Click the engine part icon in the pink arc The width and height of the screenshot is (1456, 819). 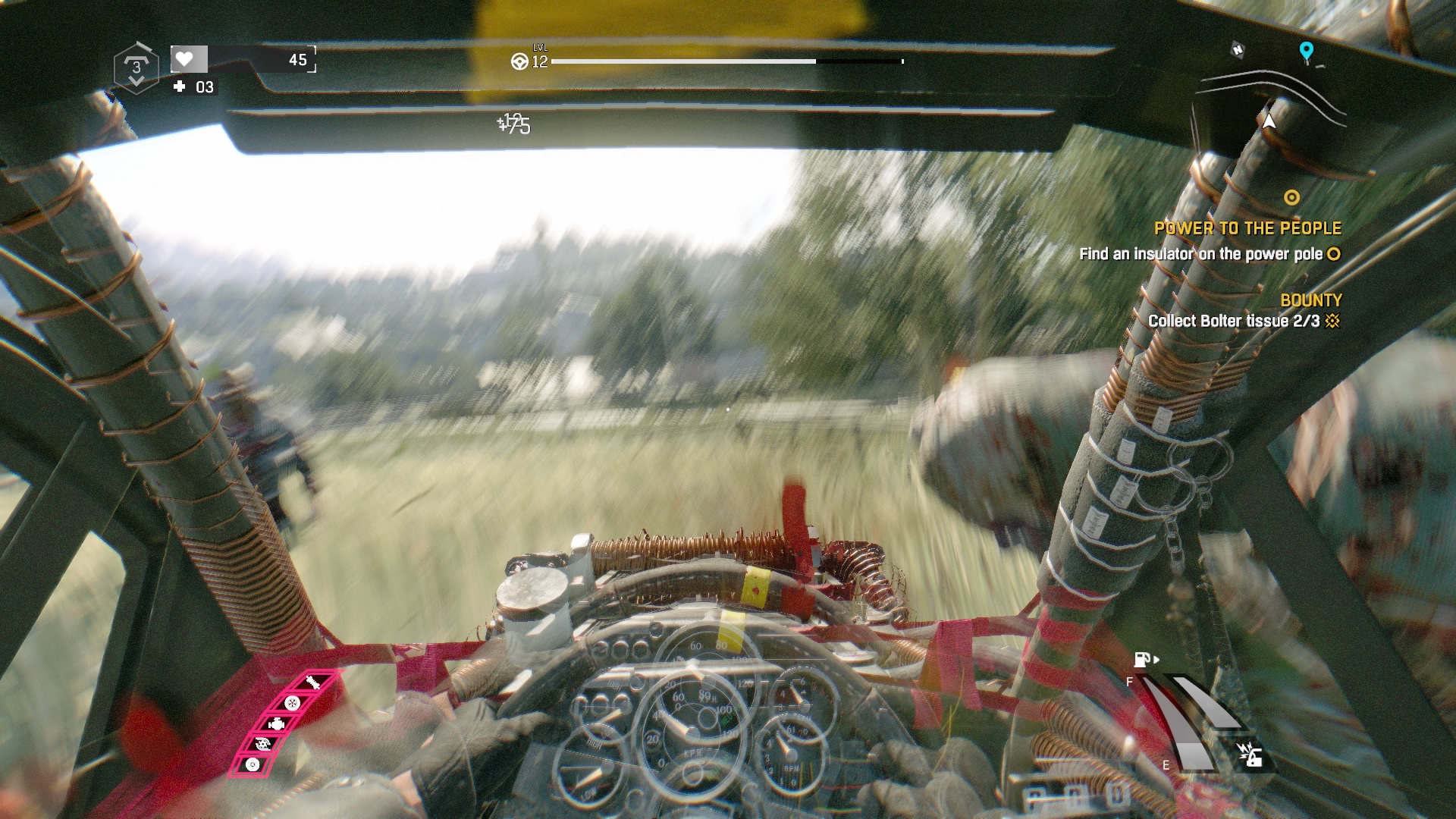click(x=277, y=724)
